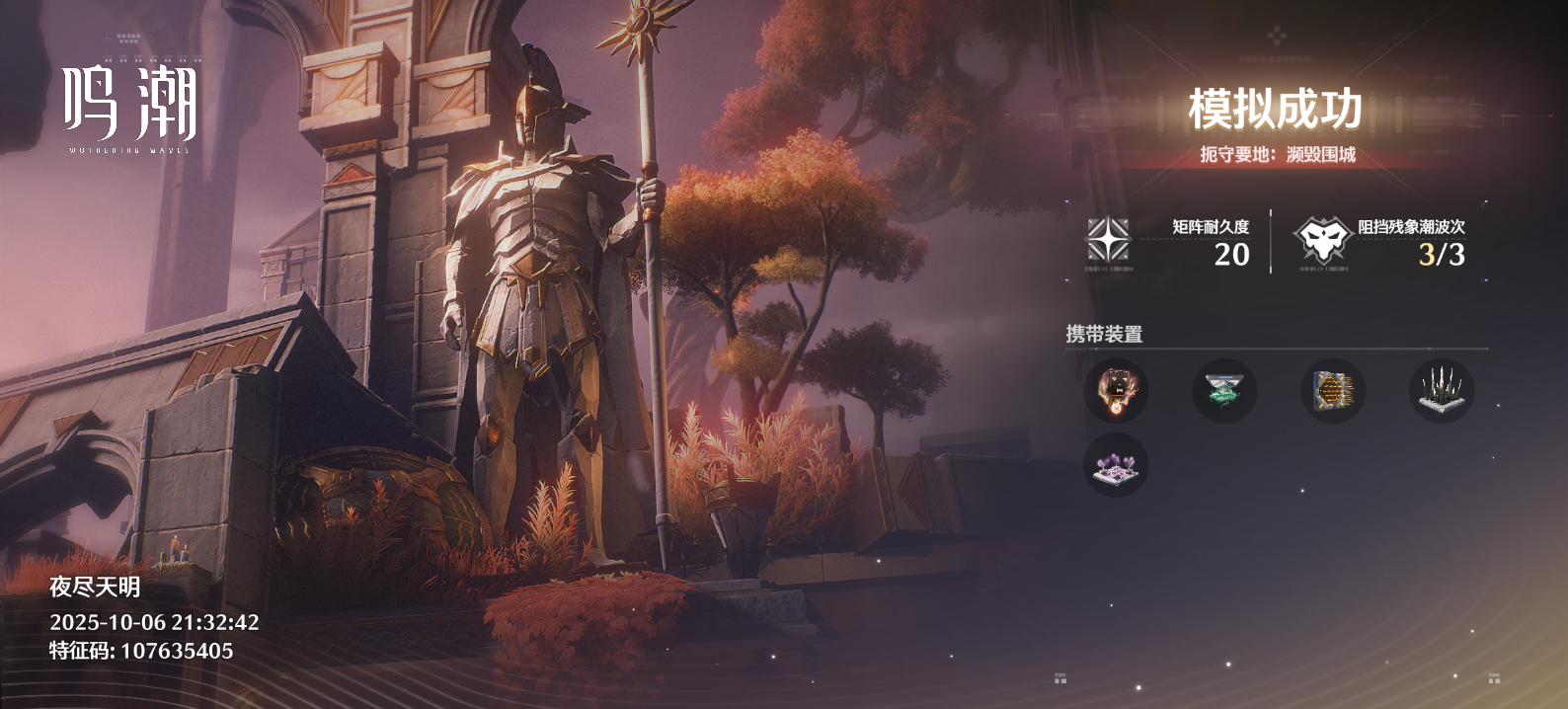Pick the glowing orange grid panel device

[1333, 391]
